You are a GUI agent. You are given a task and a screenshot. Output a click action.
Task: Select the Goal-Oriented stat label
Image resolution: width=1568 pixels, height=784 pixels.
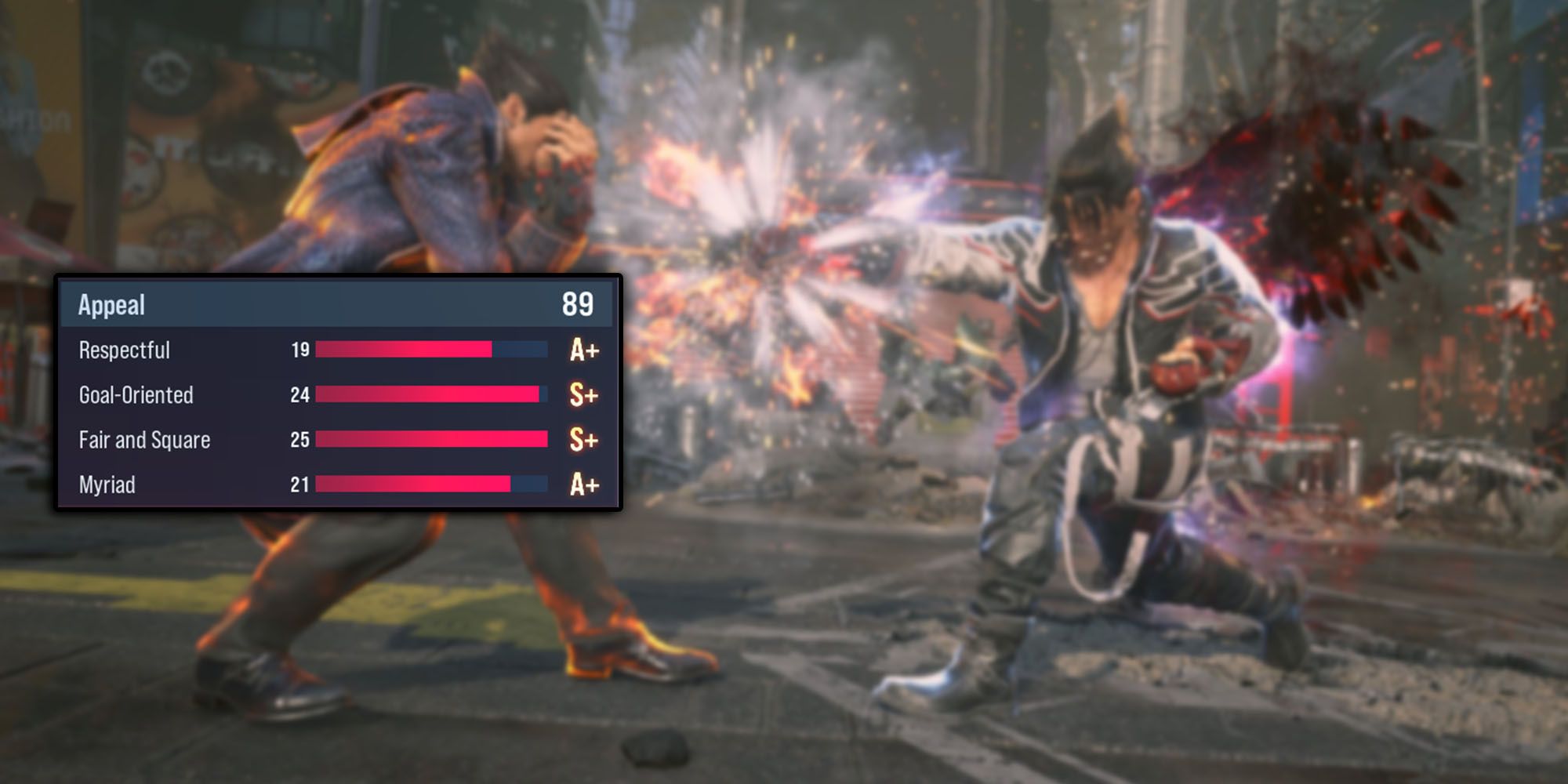[135, 395]
